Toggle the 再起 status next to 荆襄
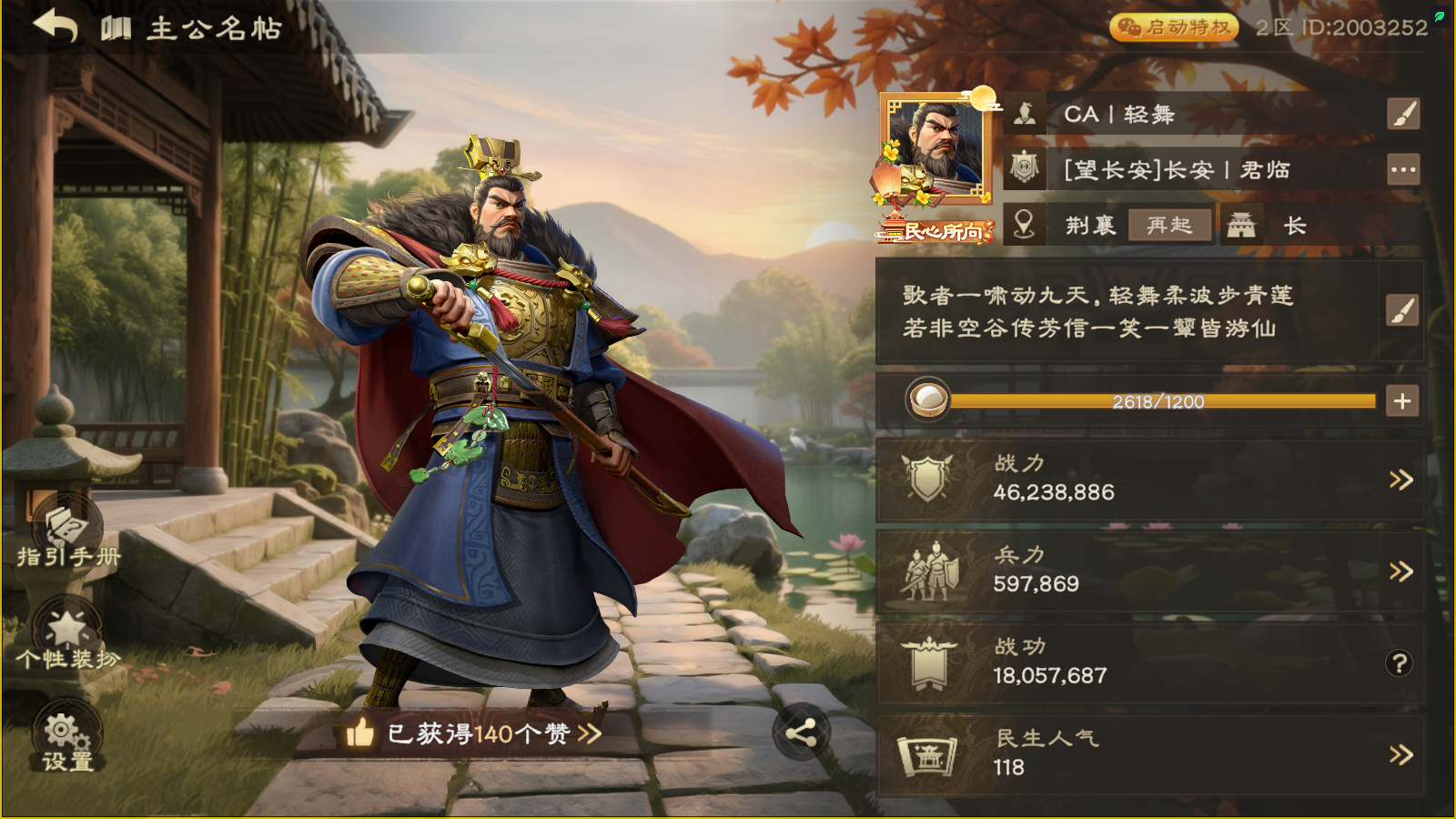 pos(1168,226)
